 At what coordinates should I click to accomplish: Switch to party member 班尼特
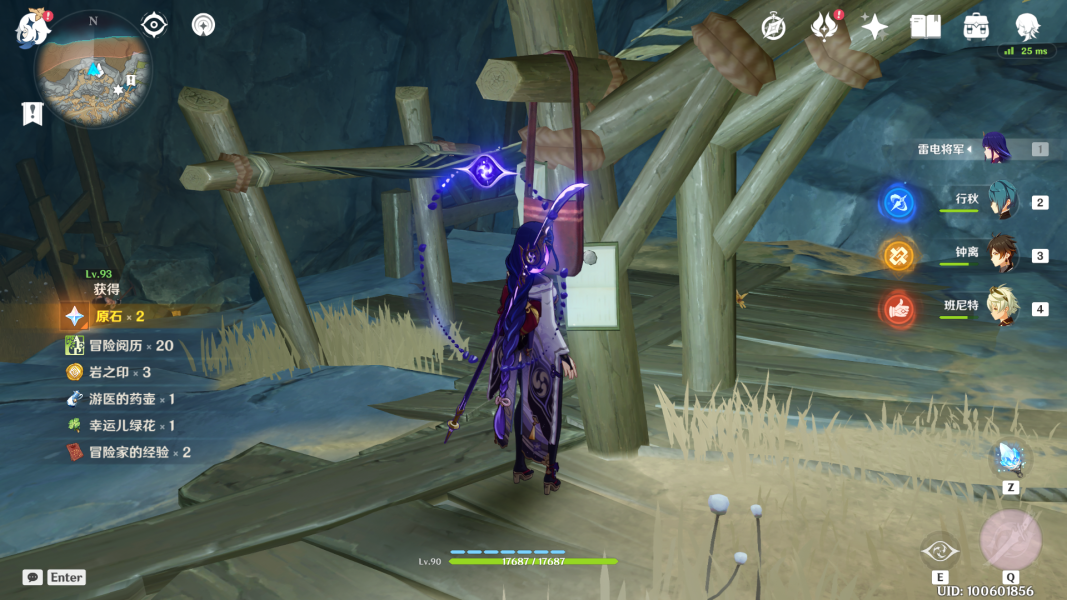[x=1001, y=307]
